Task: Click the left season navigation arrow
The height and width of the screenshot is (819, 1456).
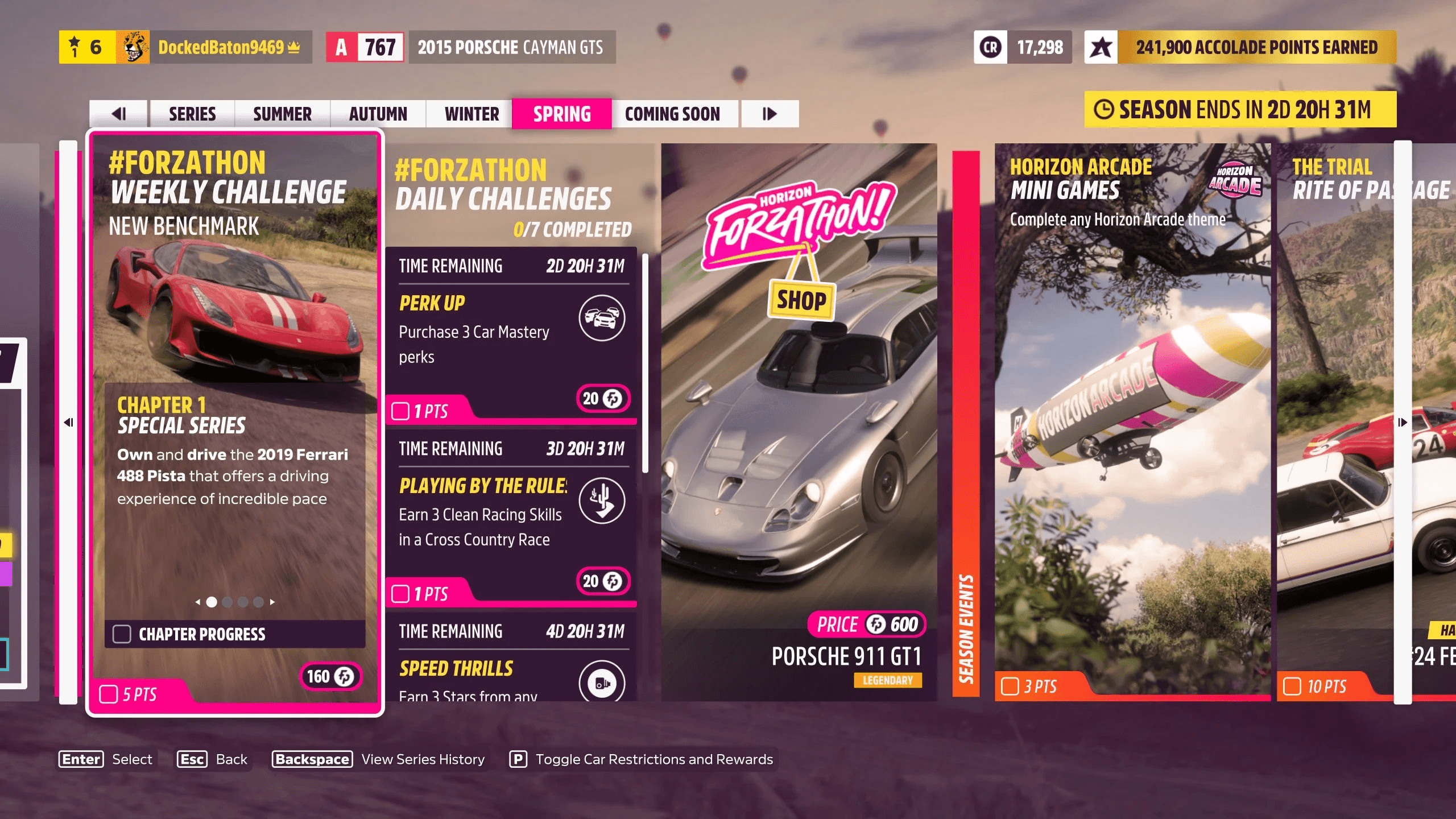Action: (x=120, y=114)
